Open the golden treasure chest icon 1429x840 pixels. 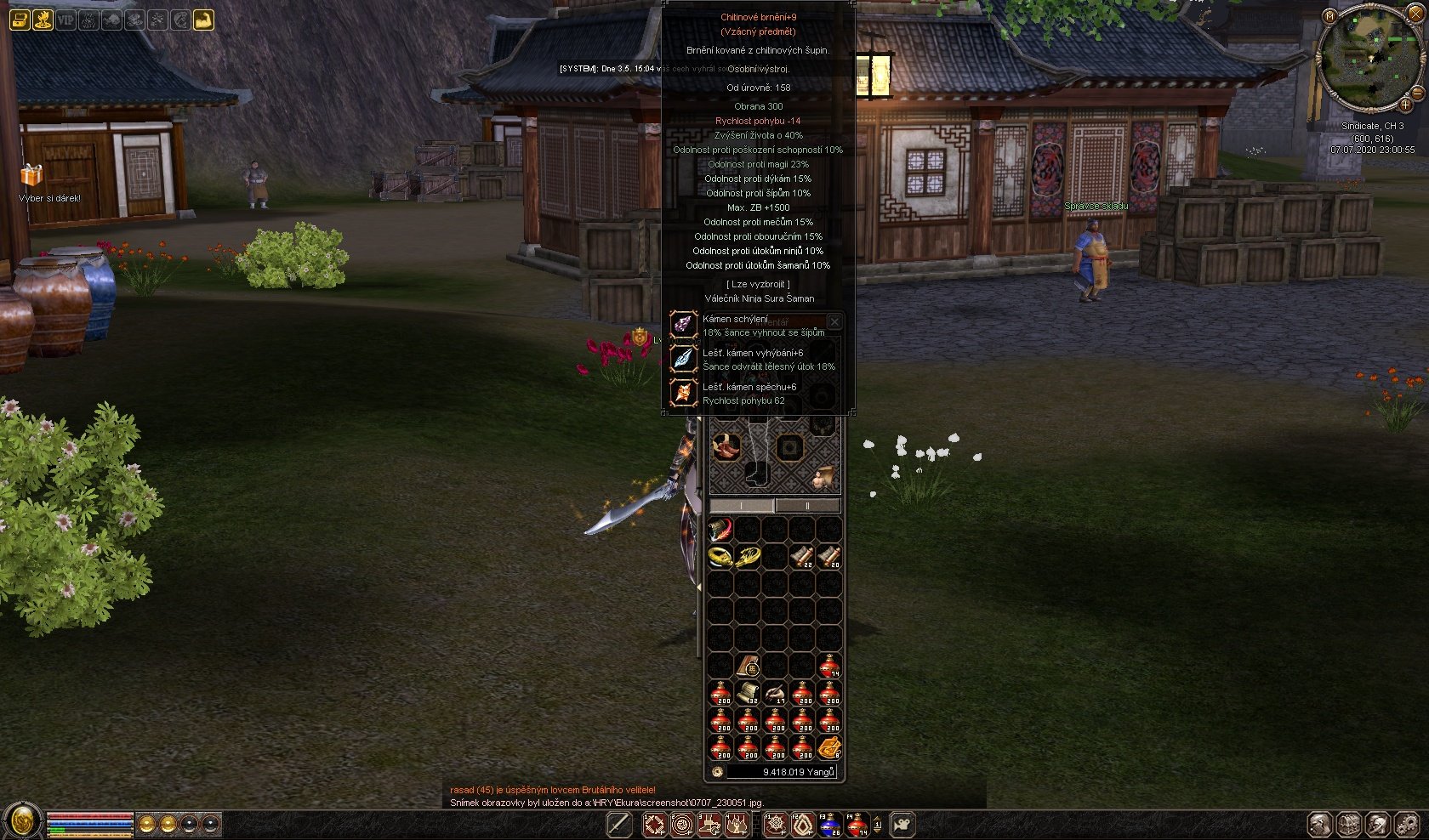[20, 20]
